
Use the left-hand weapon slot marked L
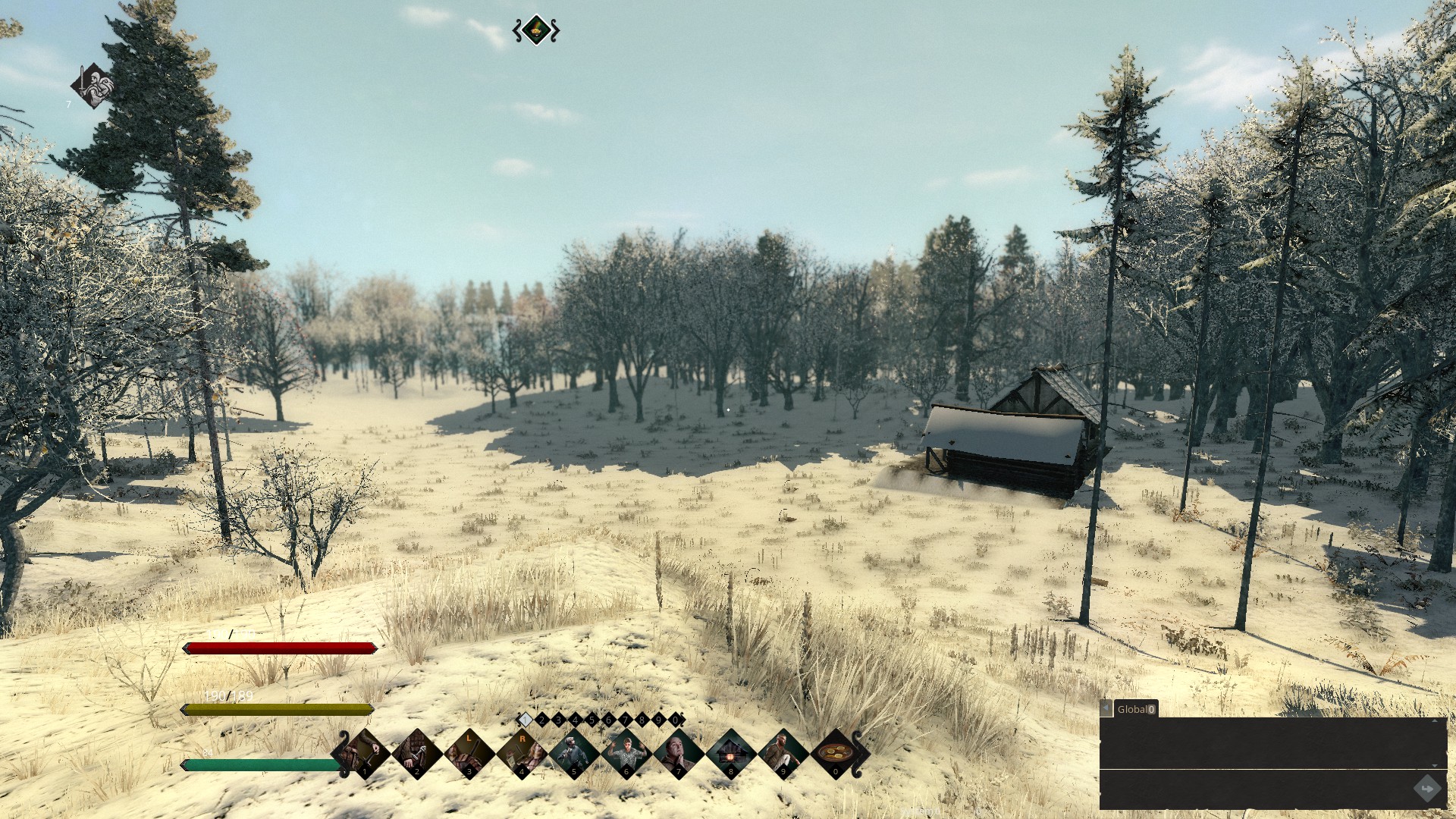click(x=468, y=754)
